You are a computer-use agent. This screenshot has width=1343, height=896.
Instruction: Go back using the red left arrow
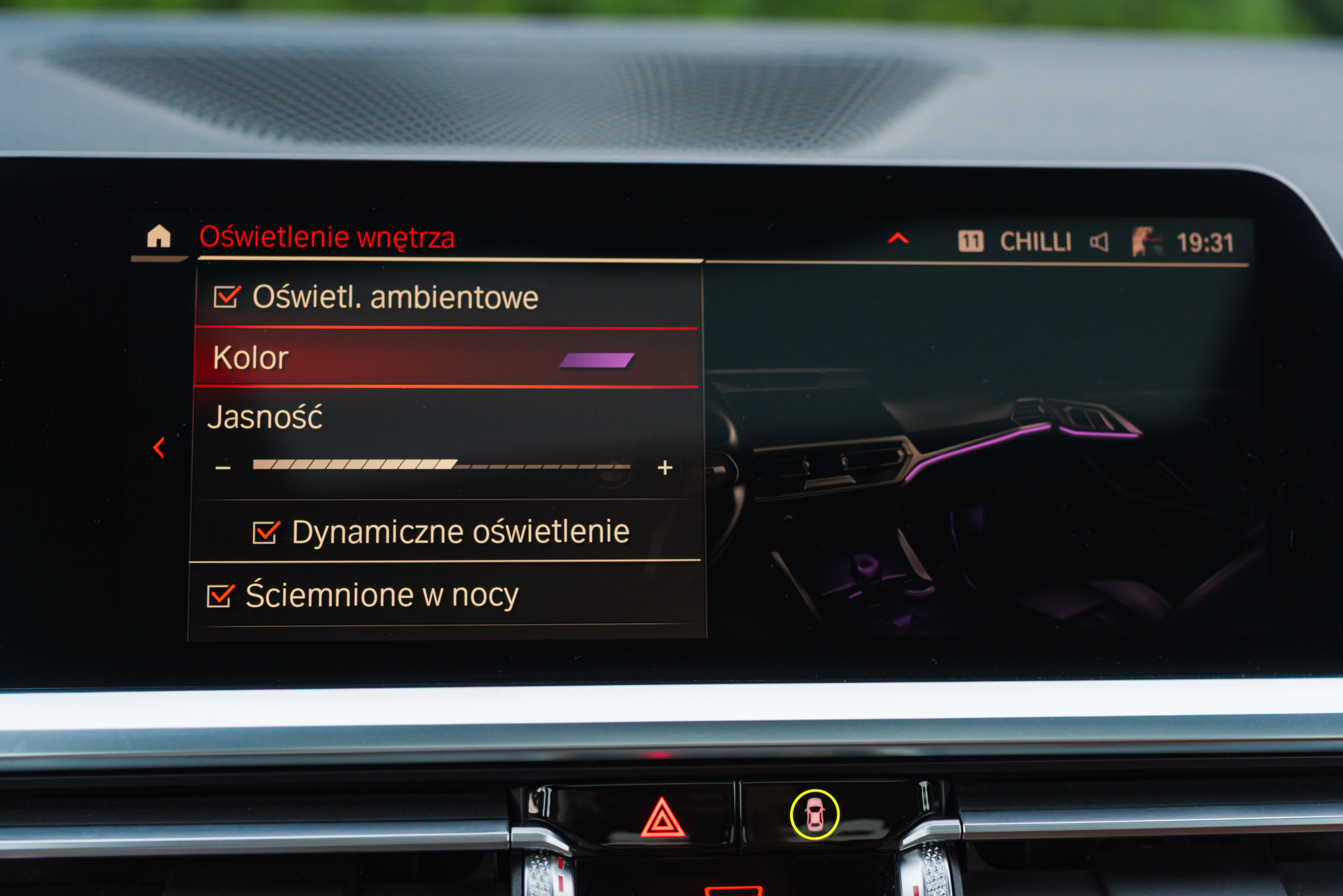click(x=159, y=448)
